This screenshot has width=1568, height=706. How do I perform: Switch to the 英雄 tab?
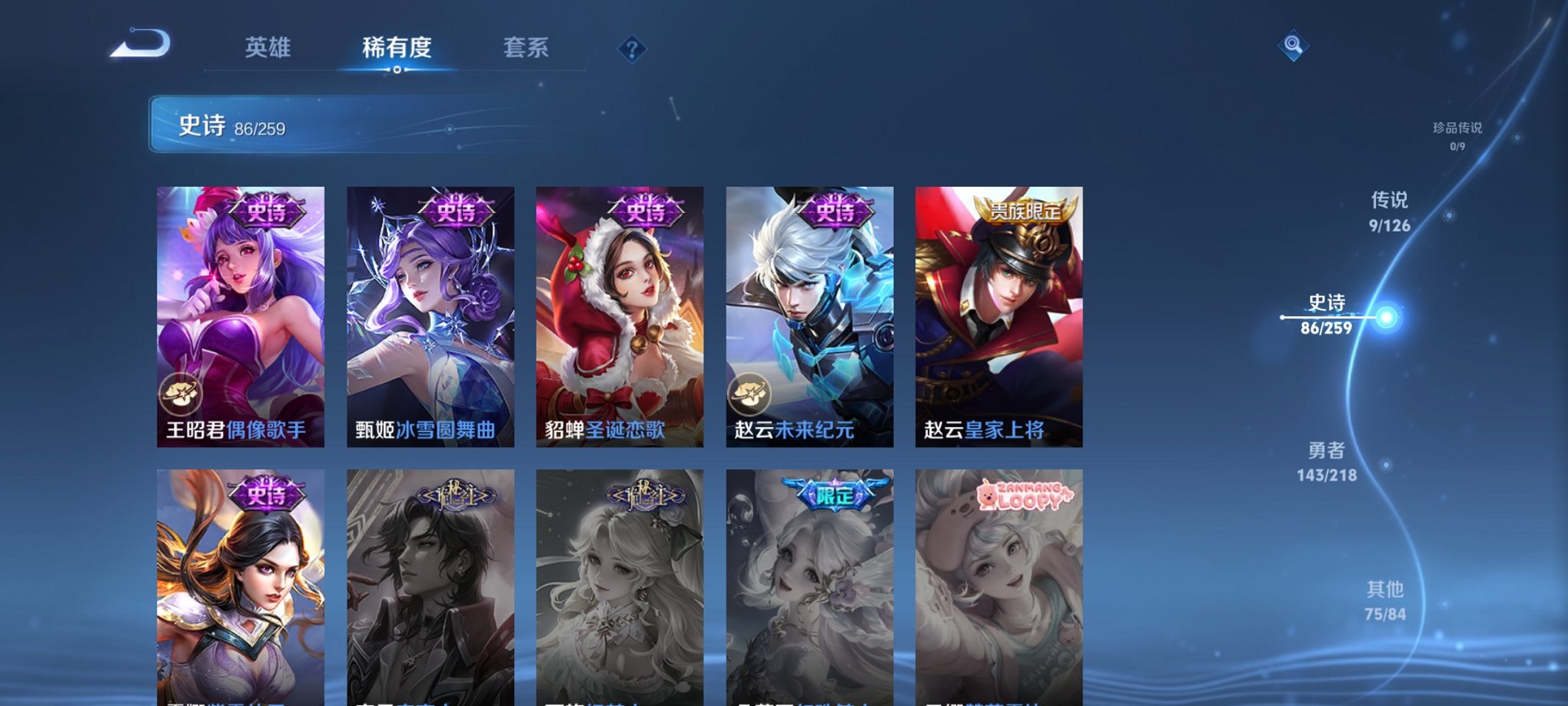(x=267, y=48)
